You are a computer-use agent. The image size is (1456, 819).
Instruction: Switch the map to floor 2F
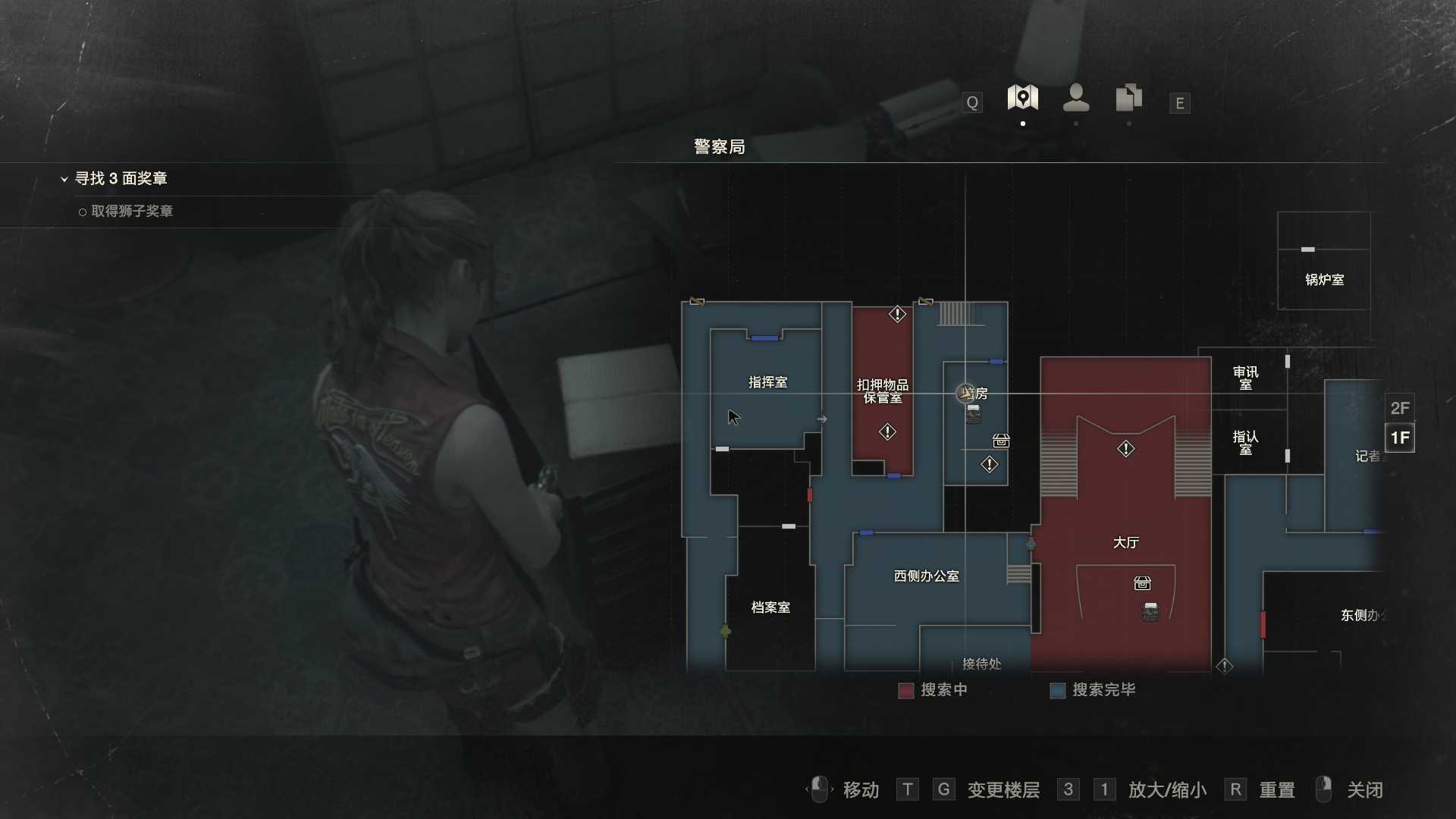tap(1399, 408)
